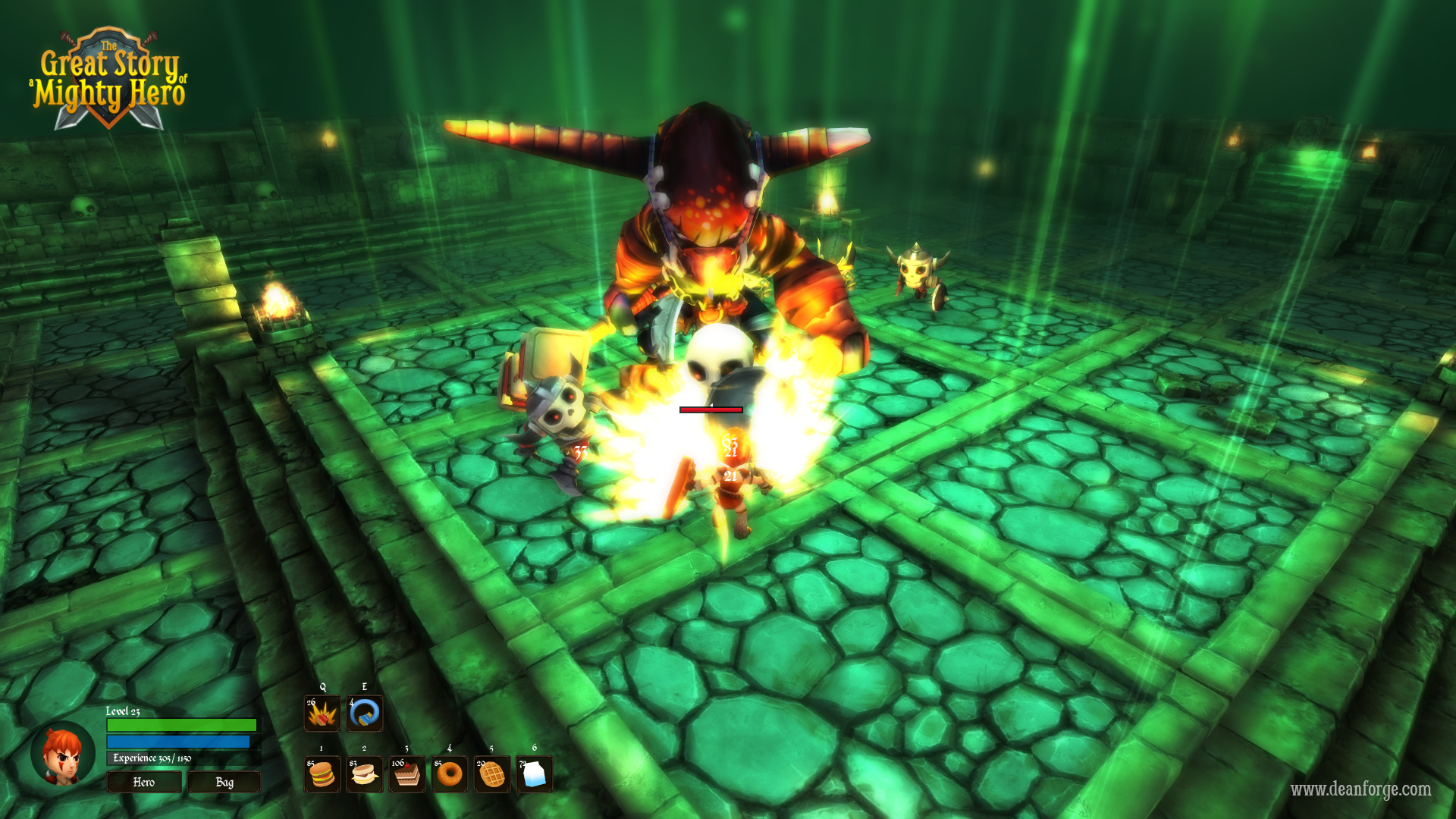Choose the waffle hotbar slot
The width and height of the screenshot is (1456, 819).
coord(492,774)
